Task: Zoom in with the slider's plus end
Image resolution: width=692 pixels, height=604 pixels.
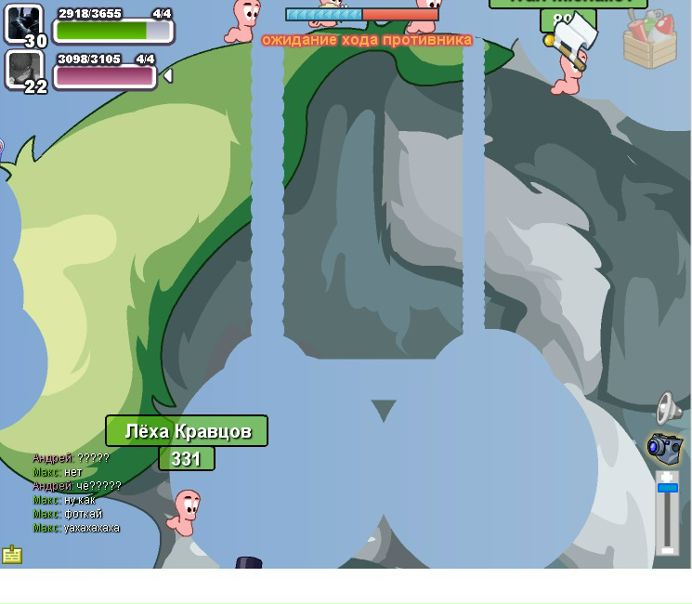Action: 667,476
